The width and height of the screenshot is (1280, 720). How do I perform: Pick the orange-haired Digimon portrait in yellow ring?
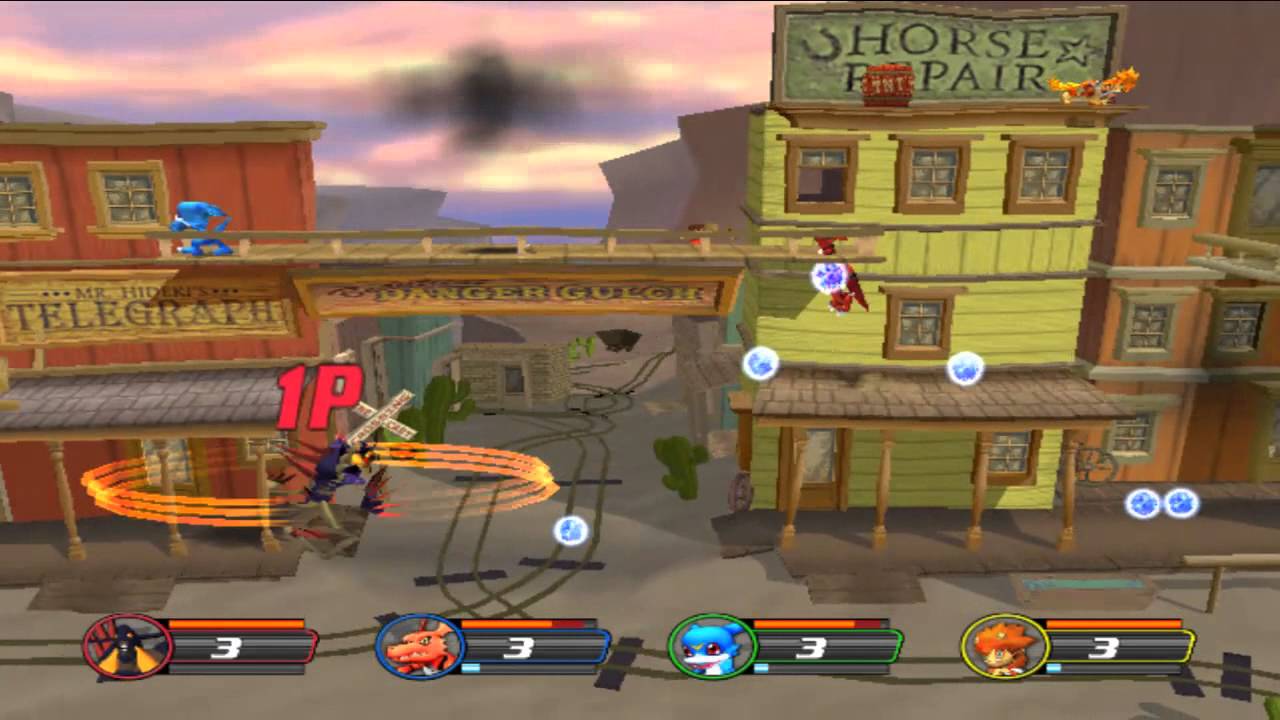pos(1004,647)
